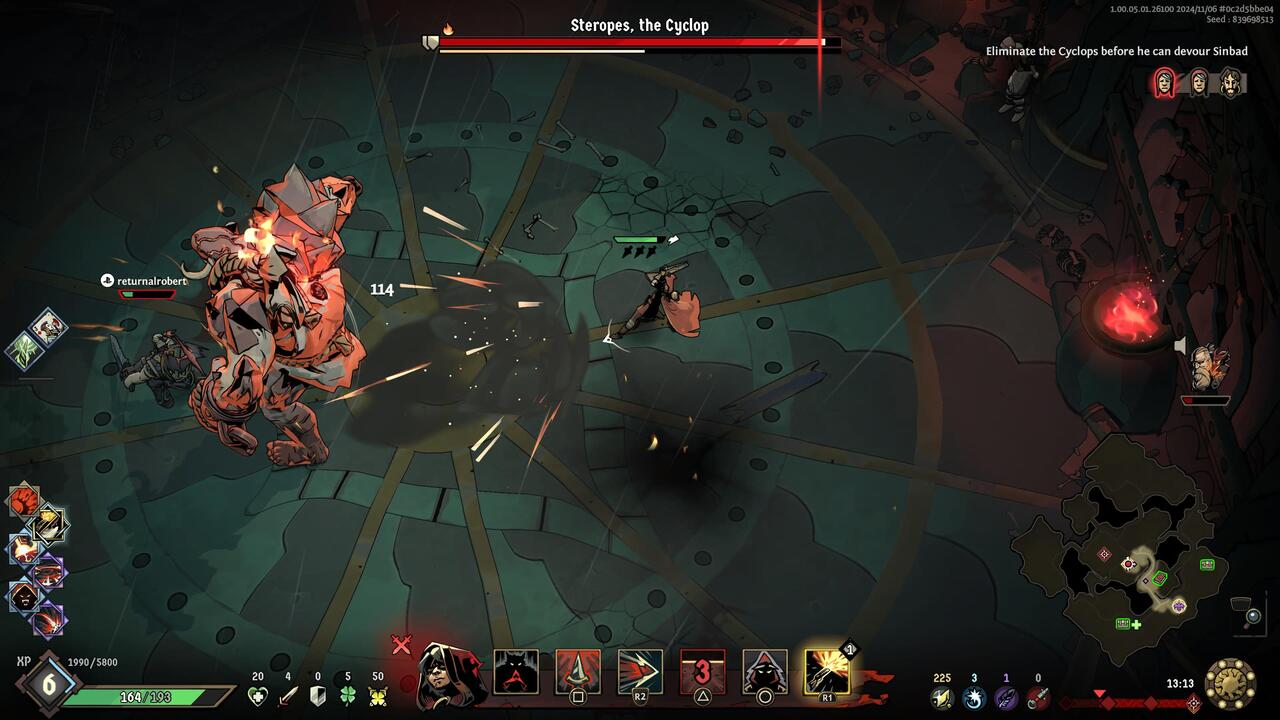The width and height of the screenshot is (1280, 720).
Task: Trigger the red arrow dash ability
Action: 640,672
